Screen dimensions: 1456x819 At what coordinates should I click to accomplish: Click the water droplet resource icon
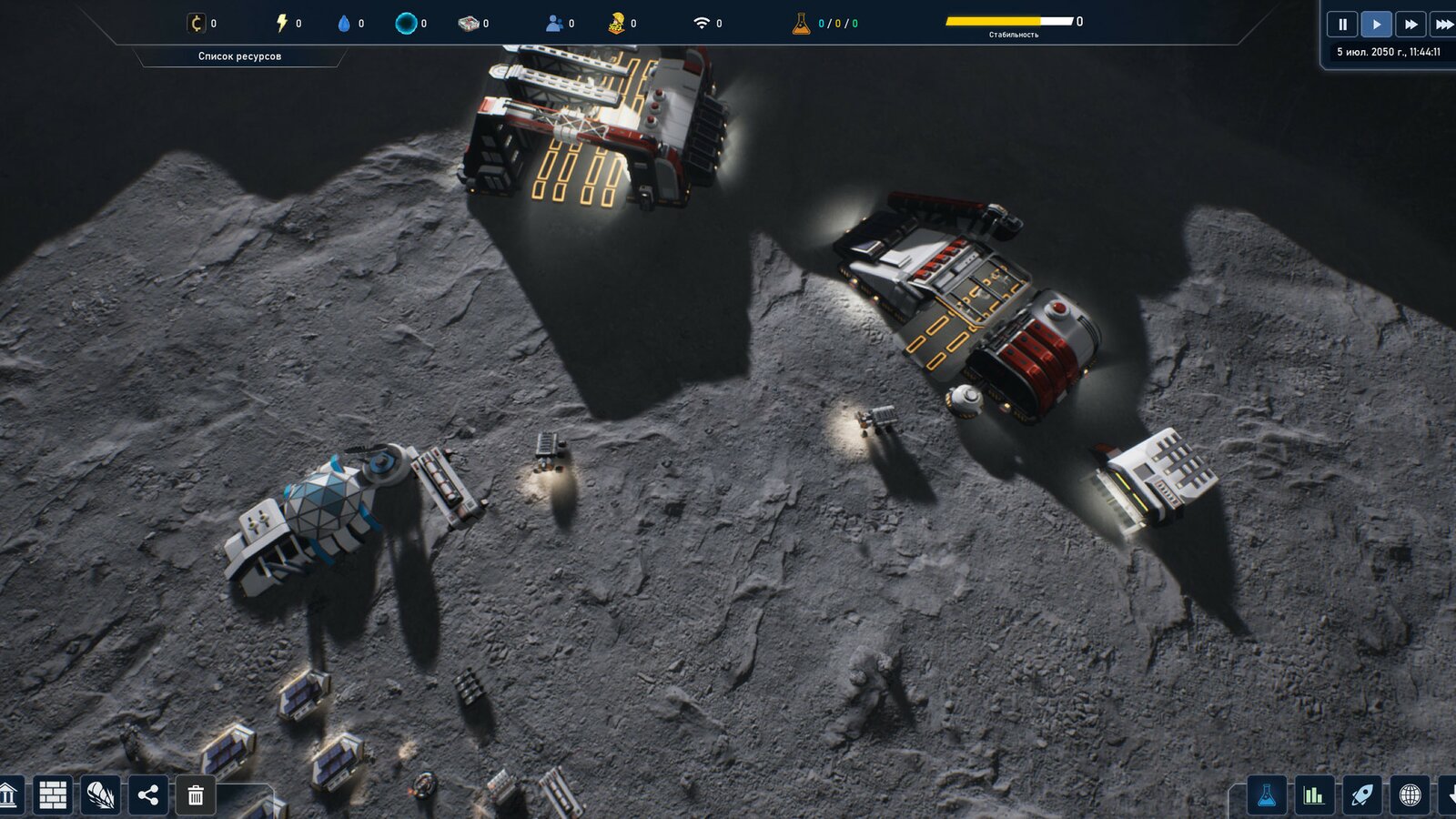pyautogui.click(x=344, y=23)
